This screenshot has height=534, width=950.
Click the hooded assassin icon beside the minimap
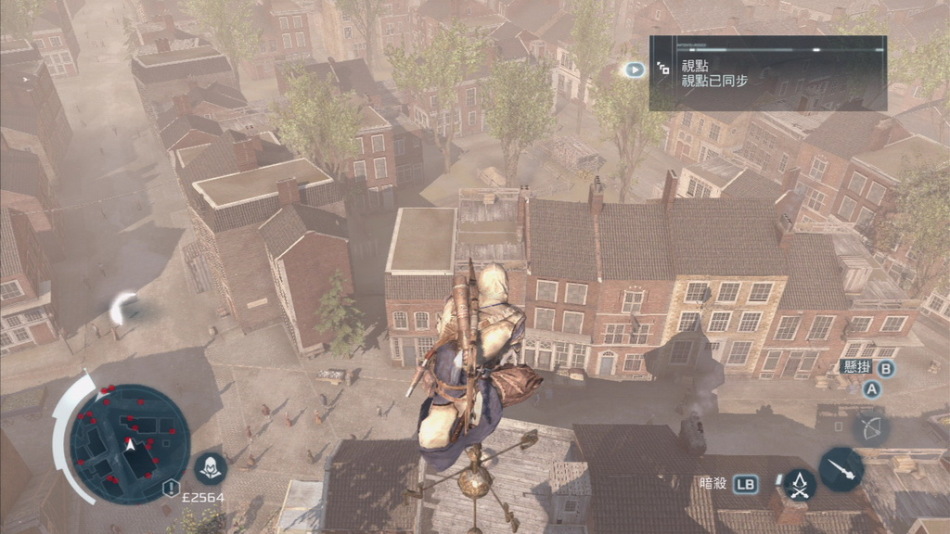pyautogui.click(x=211, y=467)
